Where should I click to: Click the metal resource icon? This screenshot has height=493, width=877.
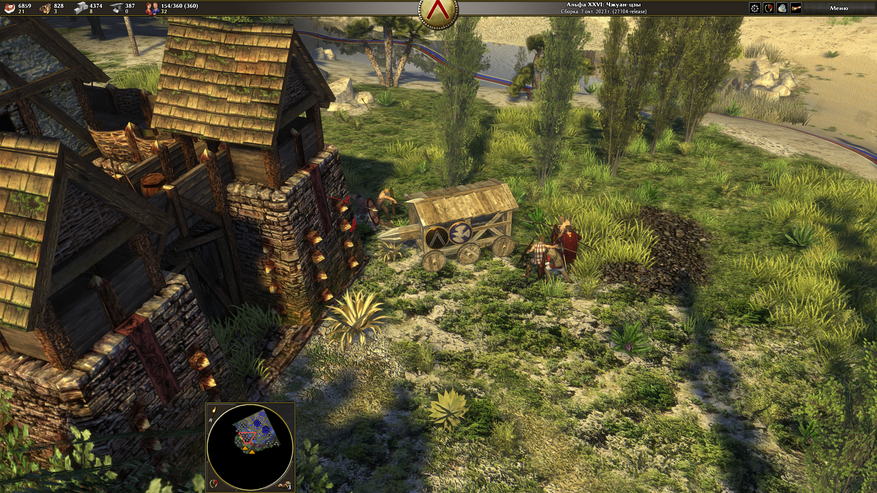pyautogui.click(x=116, y=8)
